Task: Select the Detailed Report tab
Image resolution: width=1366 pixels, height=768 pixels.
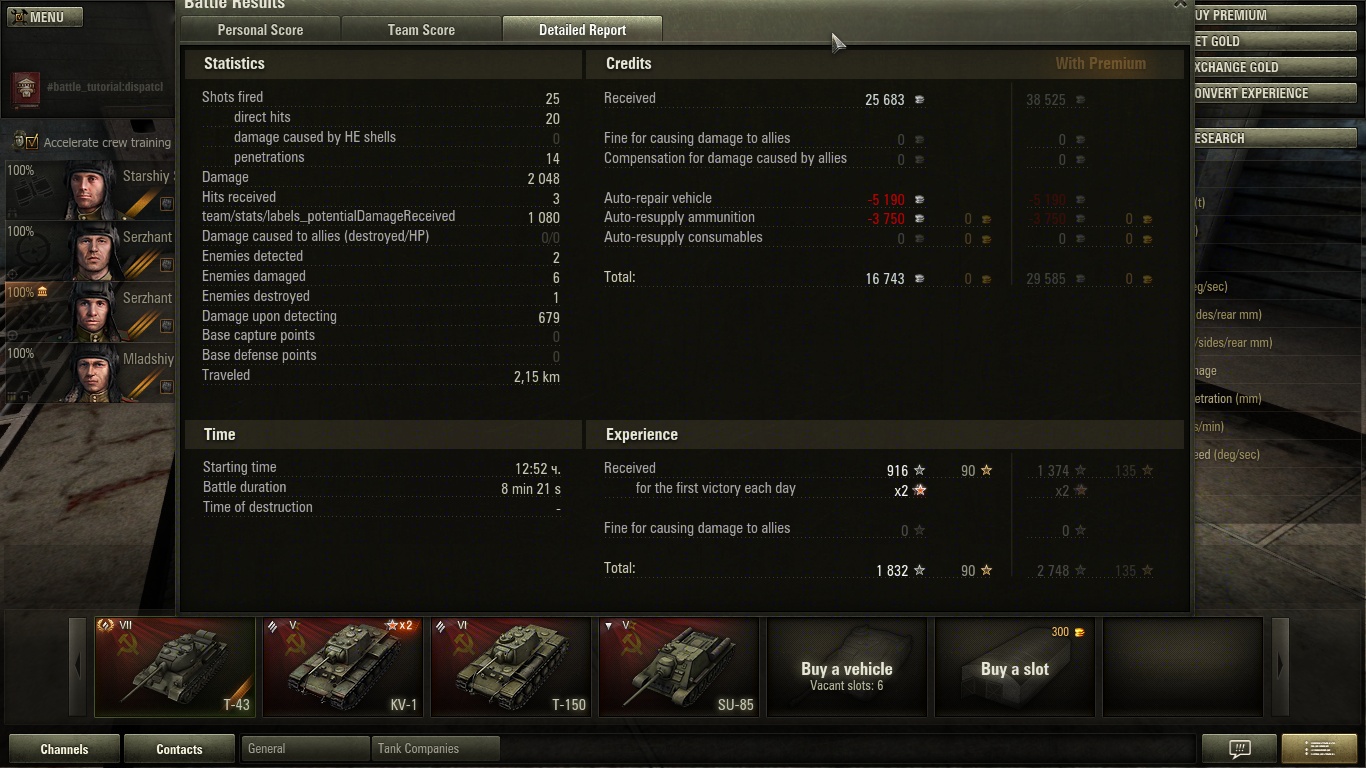Action: [582, 30]
